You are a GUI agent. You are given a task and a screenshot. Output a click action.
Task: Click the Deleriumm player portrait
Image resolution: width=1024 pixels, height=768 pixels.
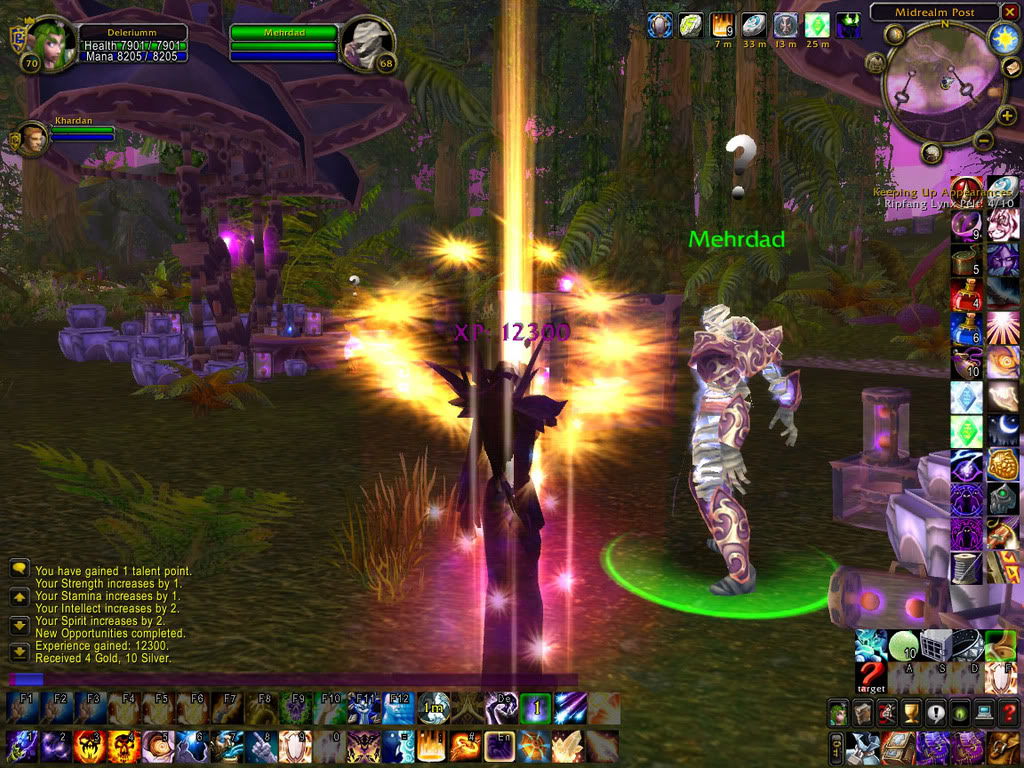point(46,45)
